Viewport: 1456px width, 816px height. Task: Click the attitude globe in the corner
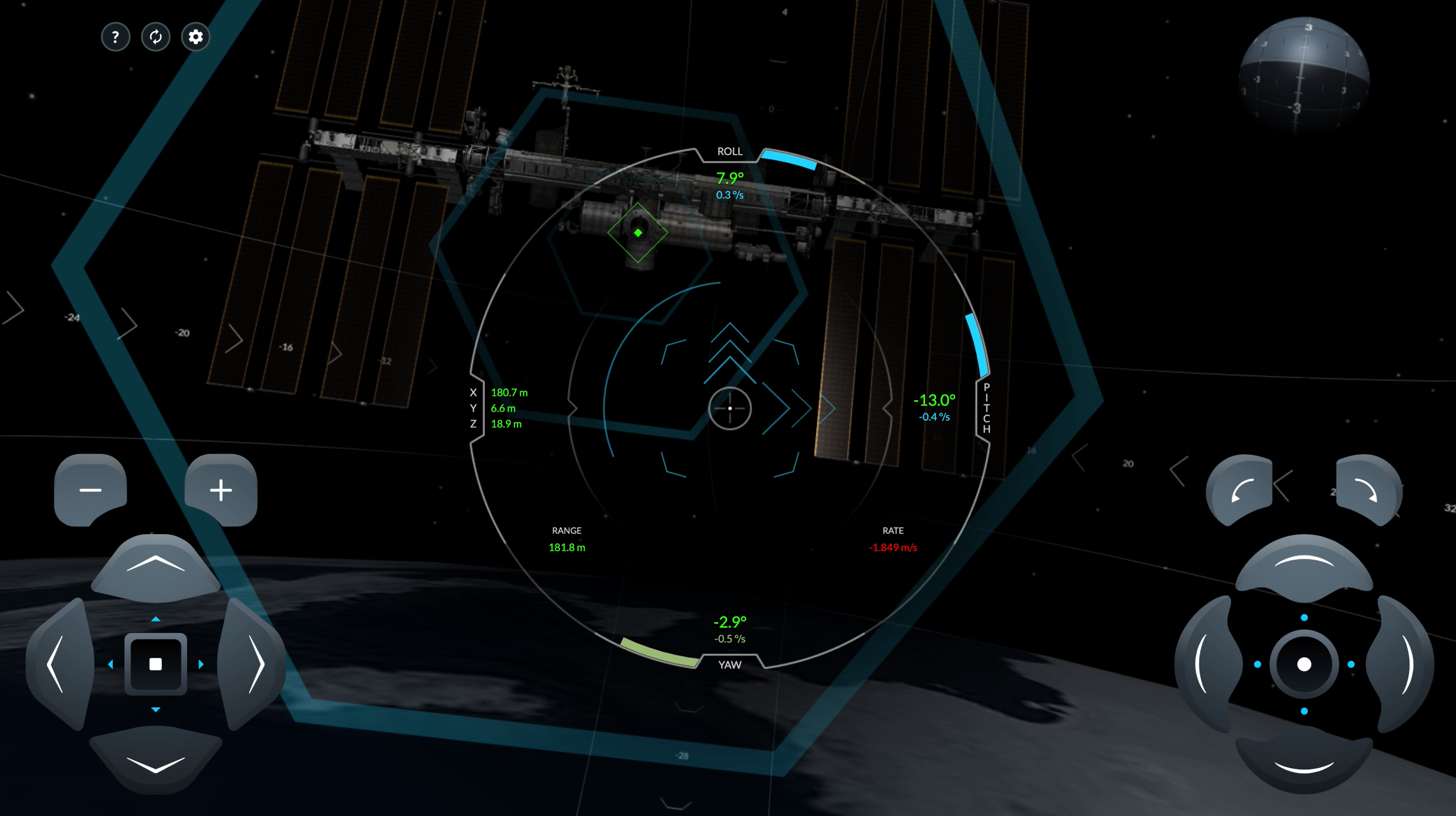click(x=1303, y=74)
